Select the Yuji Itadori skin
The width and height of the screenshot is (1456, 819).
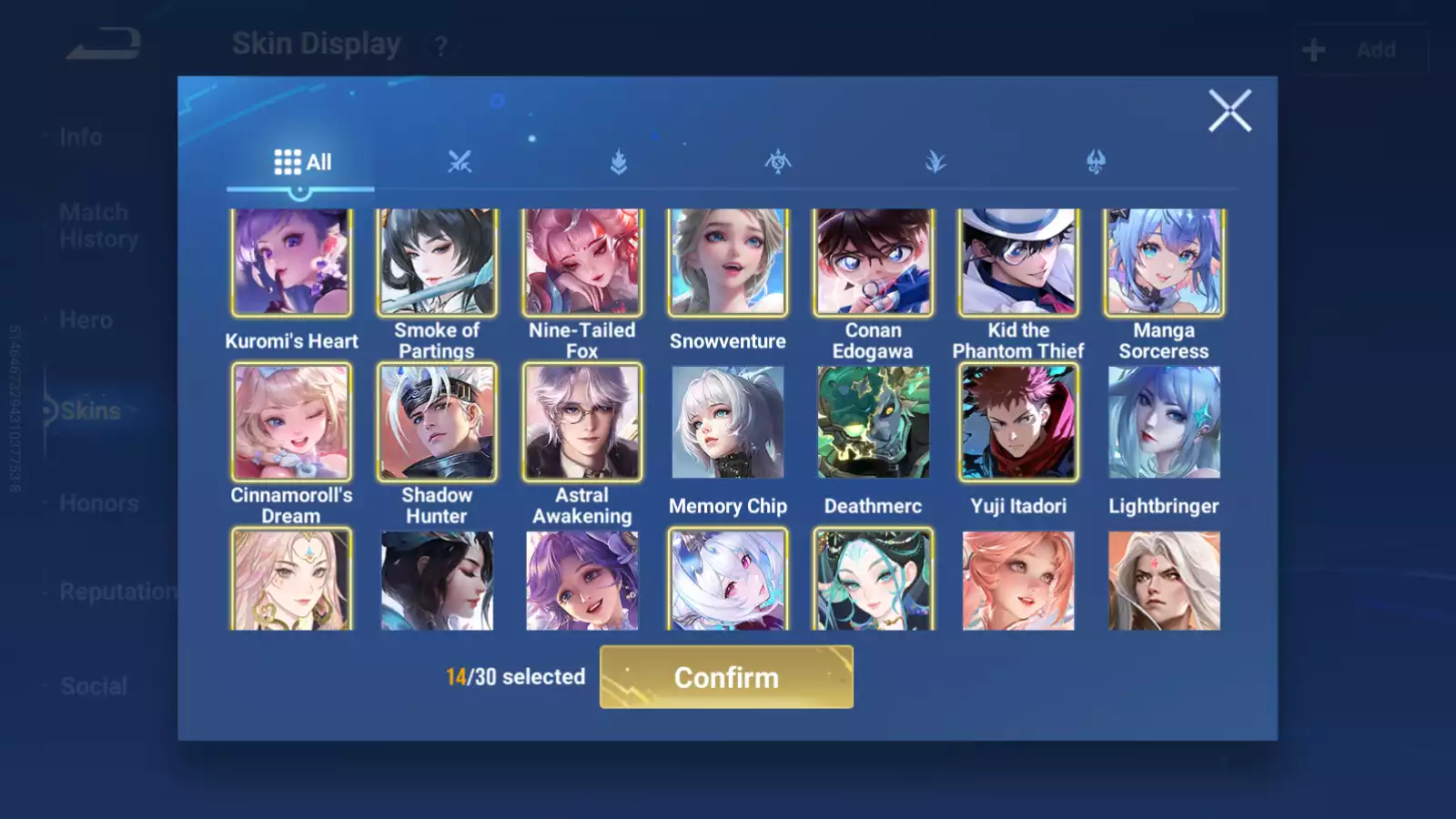[1018, 422]
